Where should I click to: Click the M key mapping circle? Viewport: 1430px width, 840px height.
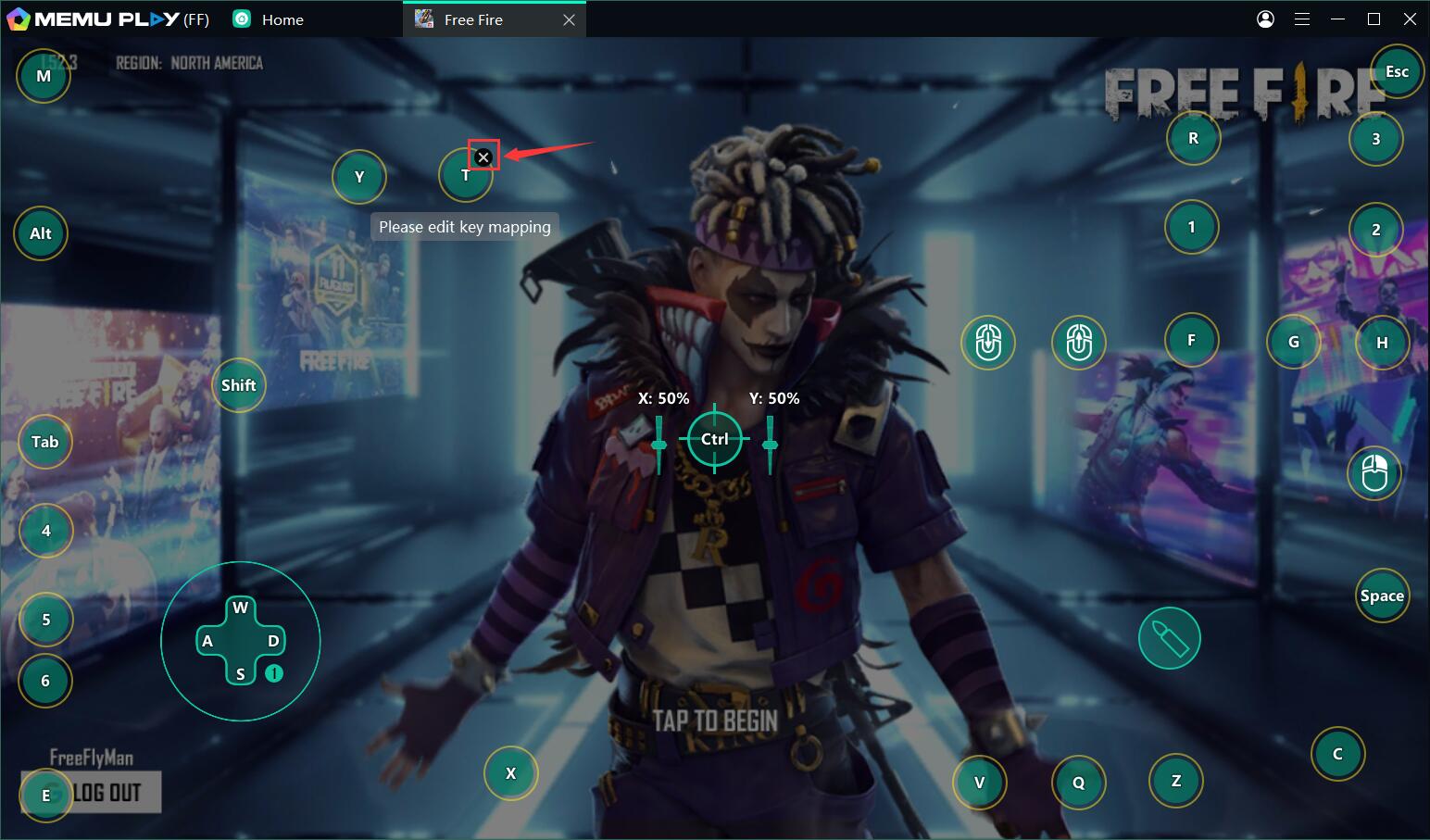pos(44,76)
